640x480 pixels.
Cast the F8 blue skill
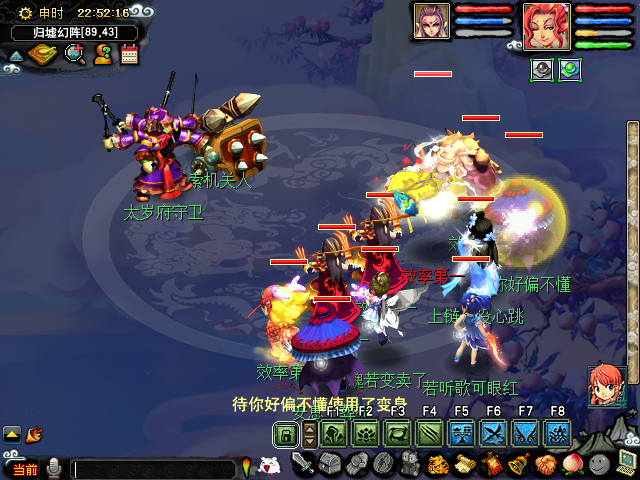pyautogui.click(x=557, y=433)
